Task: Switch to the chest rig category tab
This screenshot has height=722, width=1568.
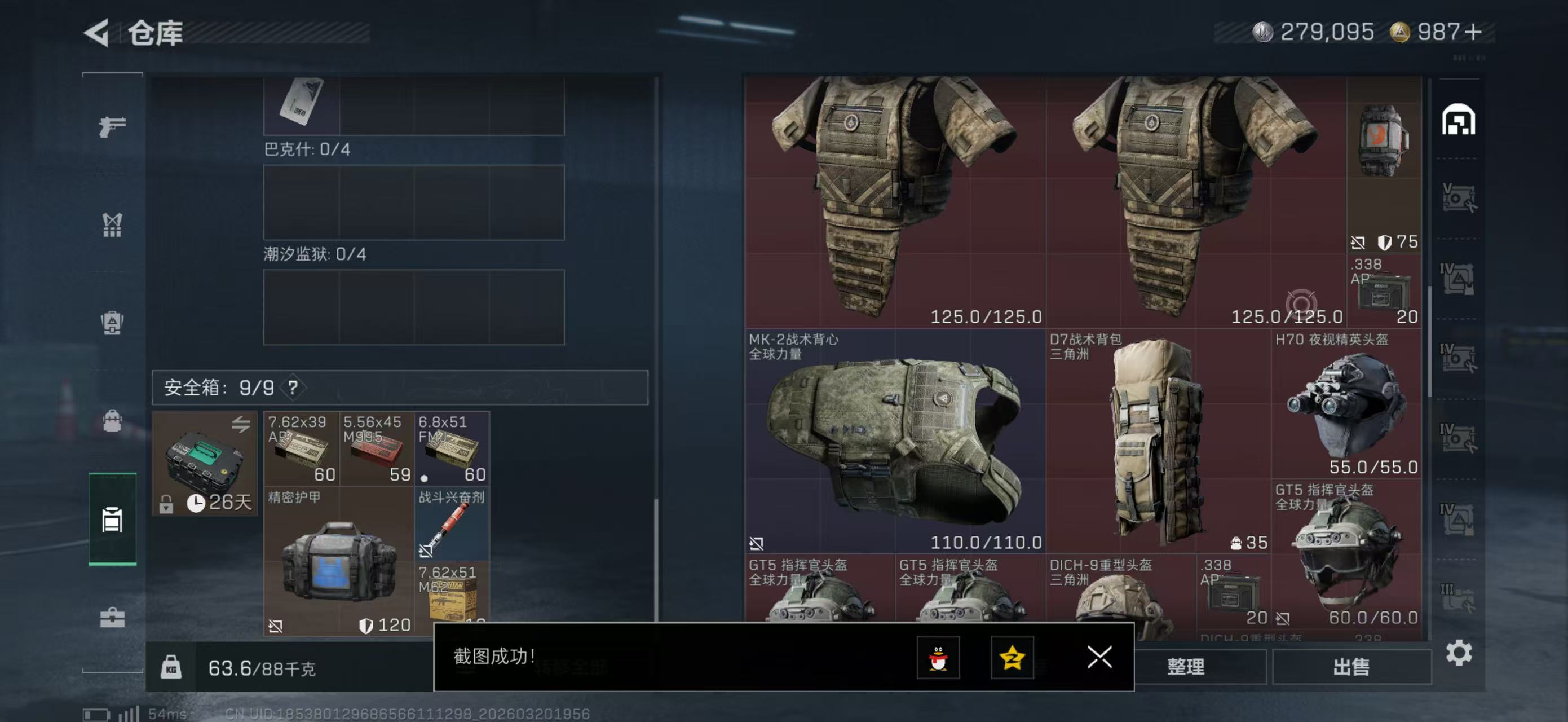Action: click(x=112, y=224)
